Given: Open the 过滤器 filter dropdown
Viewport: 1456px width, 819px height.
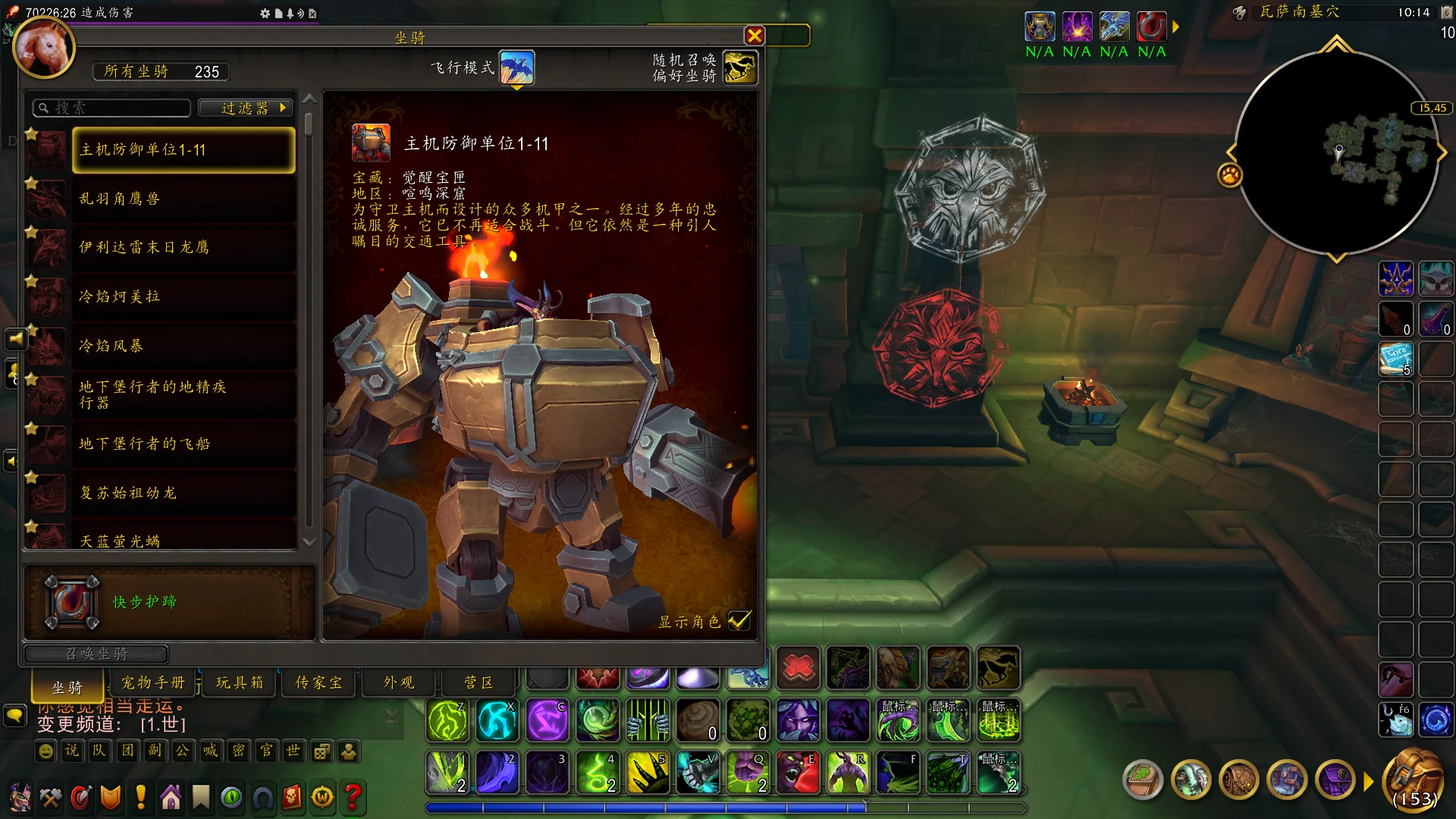Looking at the screenshot, I should coord(244,108).
